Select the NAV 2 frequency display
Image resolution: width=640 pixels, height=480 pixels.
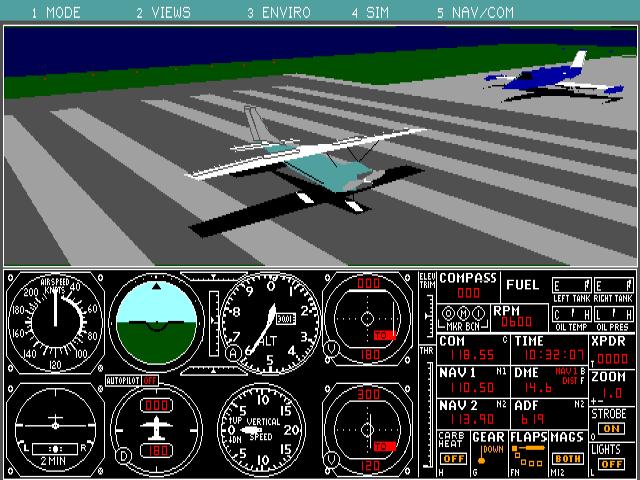(x=470, y=418)
